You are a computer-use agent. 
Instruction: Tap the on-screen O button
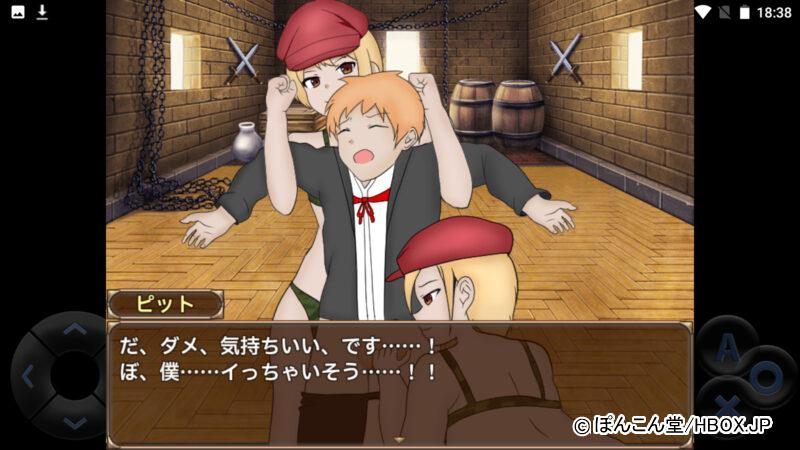pyautogui.click(x=765, y=378)
